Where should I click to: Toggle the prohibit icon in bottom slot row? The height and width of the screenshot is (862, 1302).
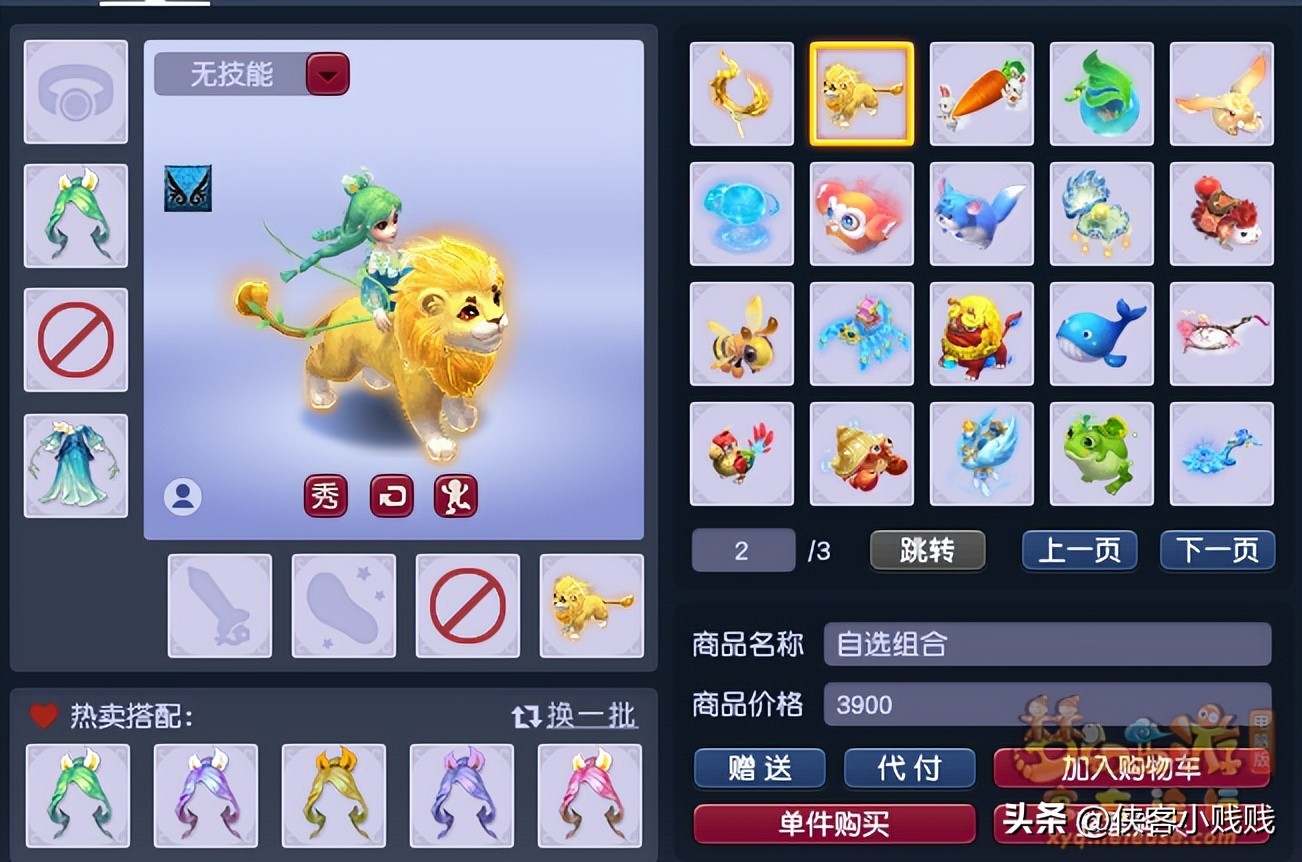click(x=467, y=605)
